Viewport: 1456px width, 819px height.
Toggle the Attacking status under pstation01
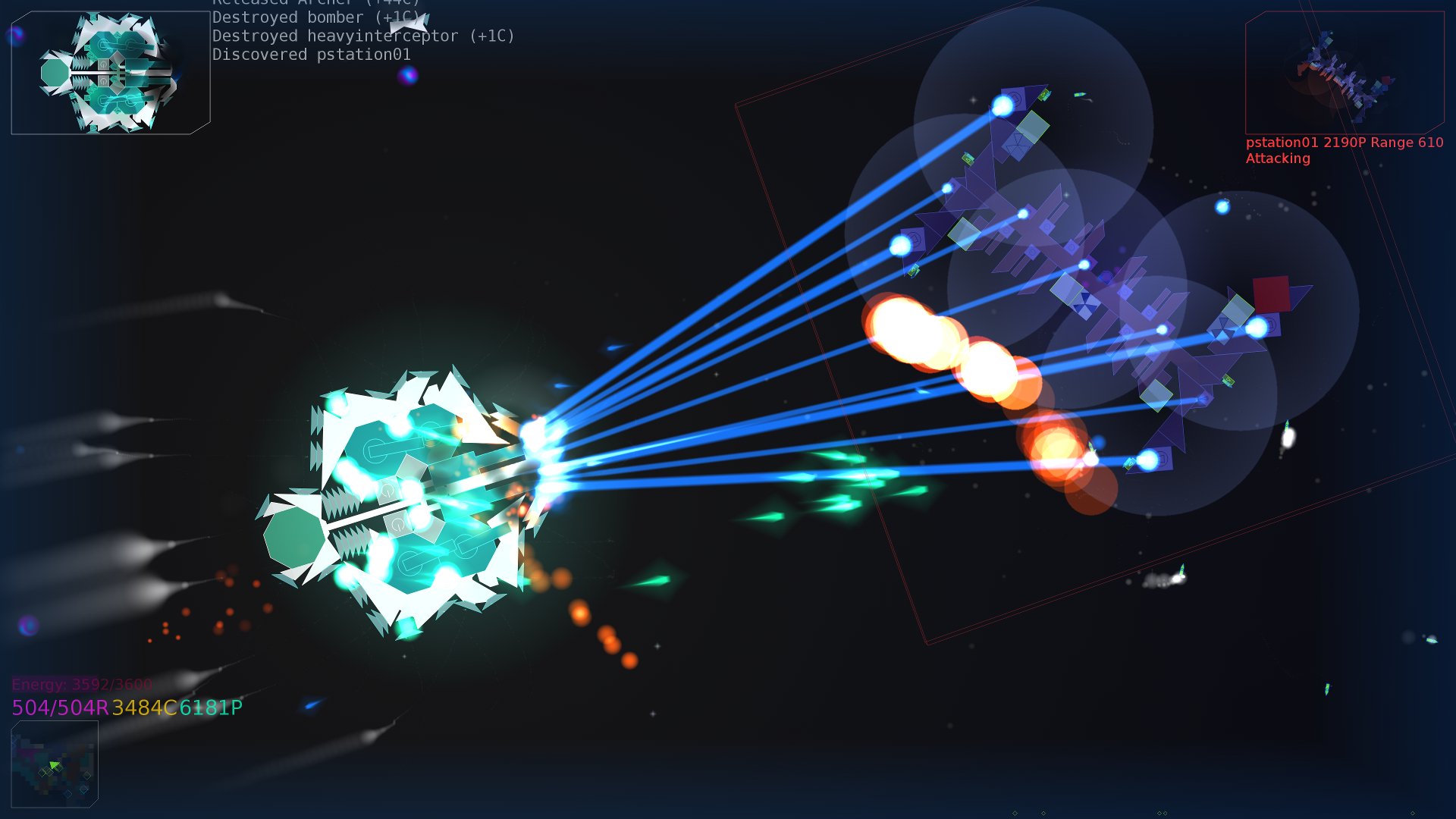point(1277,159)
